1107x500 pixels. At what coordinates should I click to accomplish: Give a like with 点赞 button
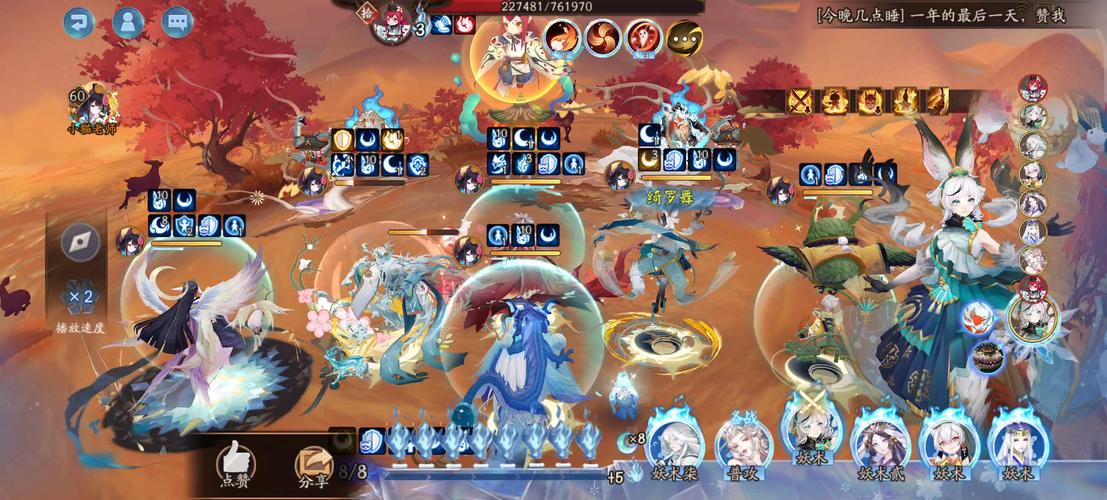[237, 463]
